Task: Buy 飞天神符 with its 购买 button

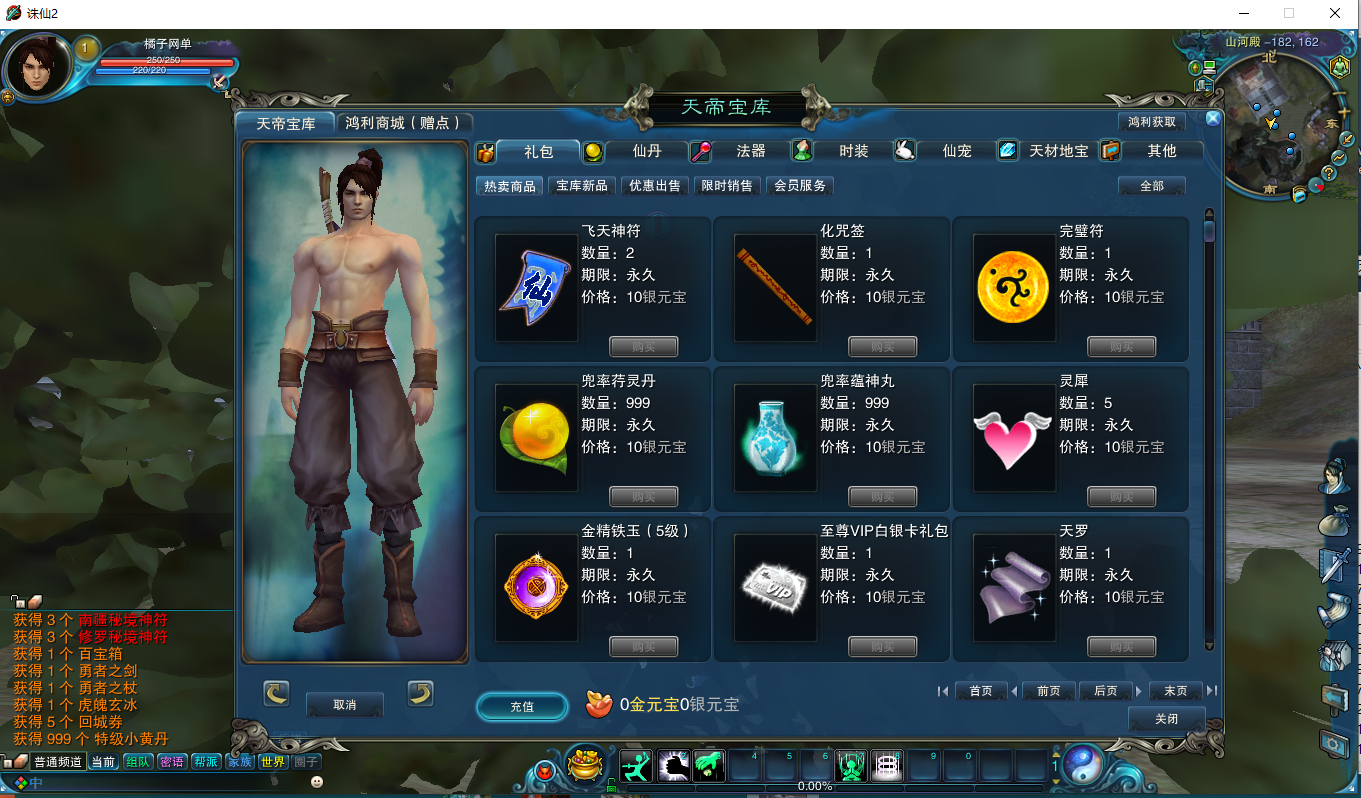Action: pos(643,346)
